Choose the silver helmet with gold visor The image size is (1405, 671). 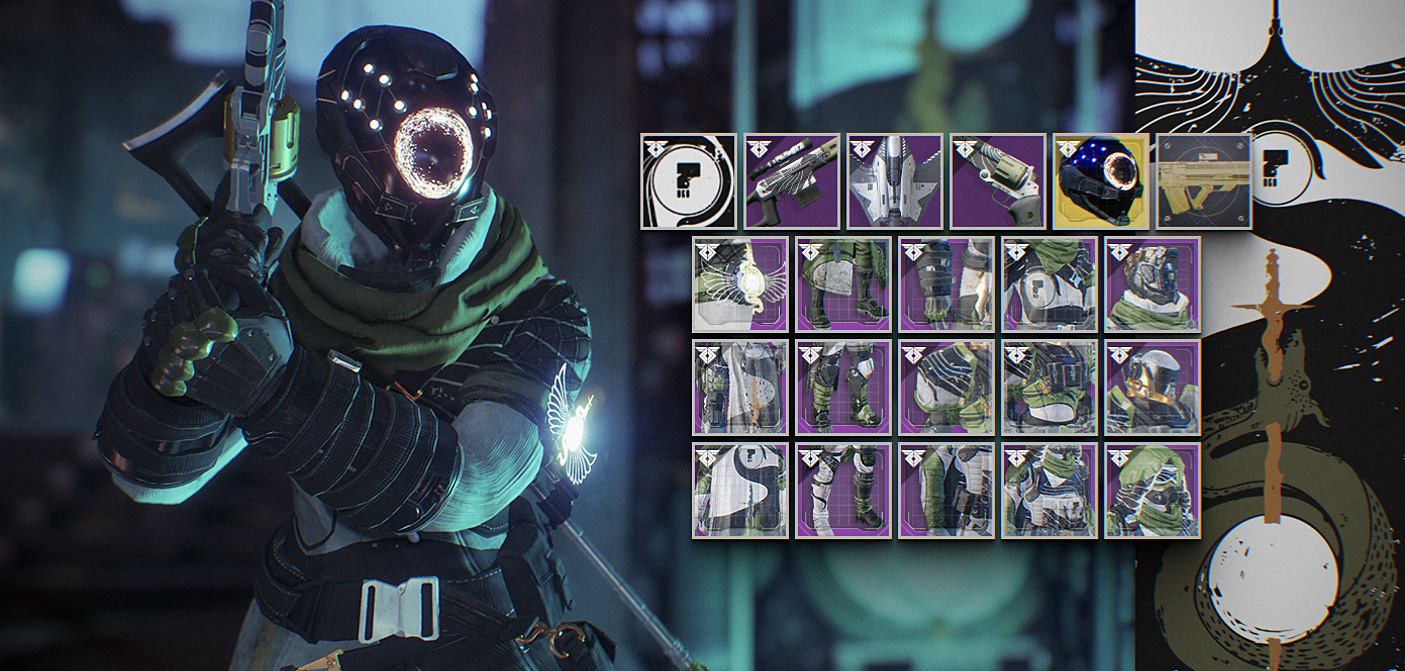[1152, 387]
